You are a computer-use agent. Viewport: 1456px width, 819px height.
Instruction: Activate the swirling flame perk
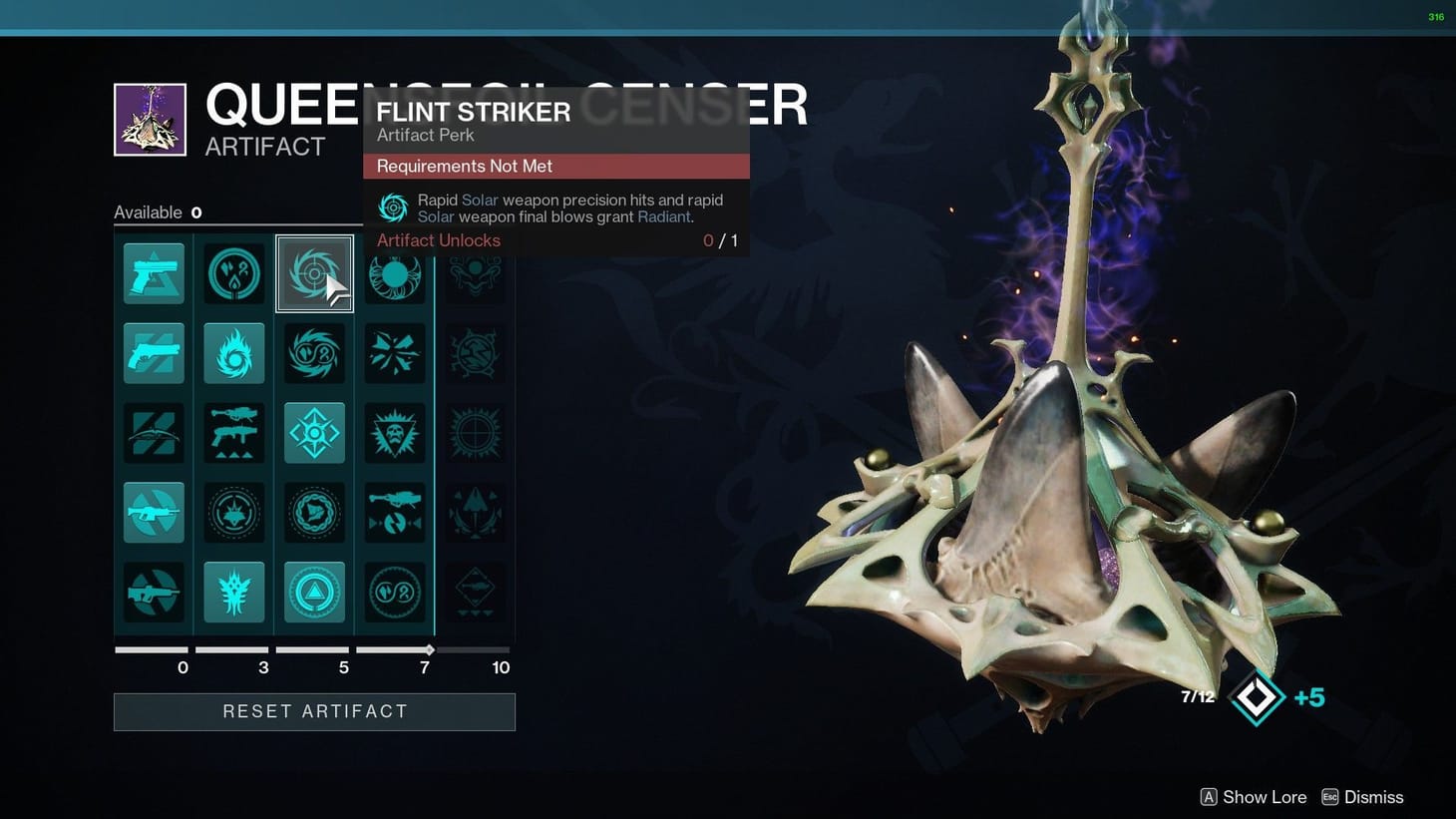(x=234, y=353)
